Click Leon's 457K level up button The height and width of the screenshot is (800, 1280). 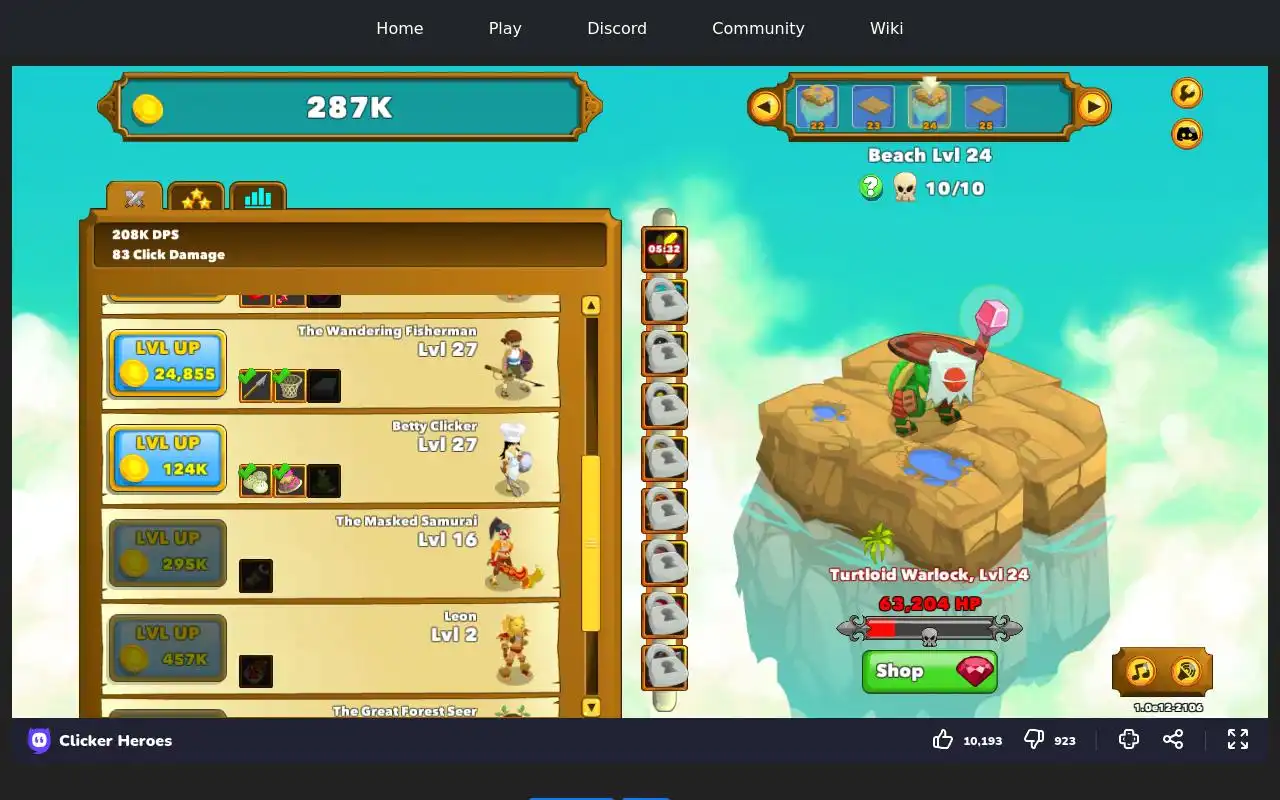click(x=167, y=648)
